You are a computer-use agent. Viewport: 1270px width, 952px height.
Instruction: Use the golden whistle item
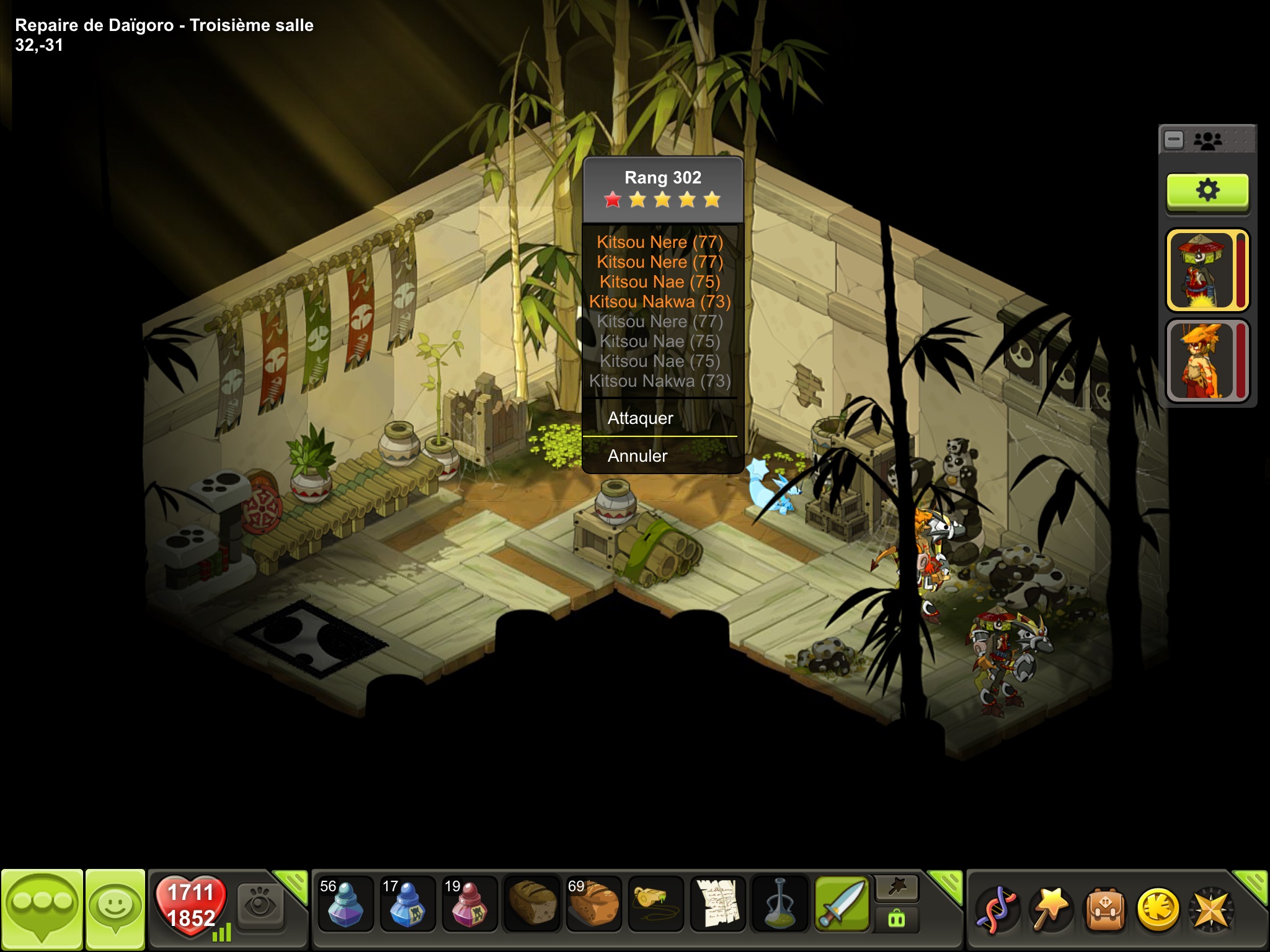point(655,905)
